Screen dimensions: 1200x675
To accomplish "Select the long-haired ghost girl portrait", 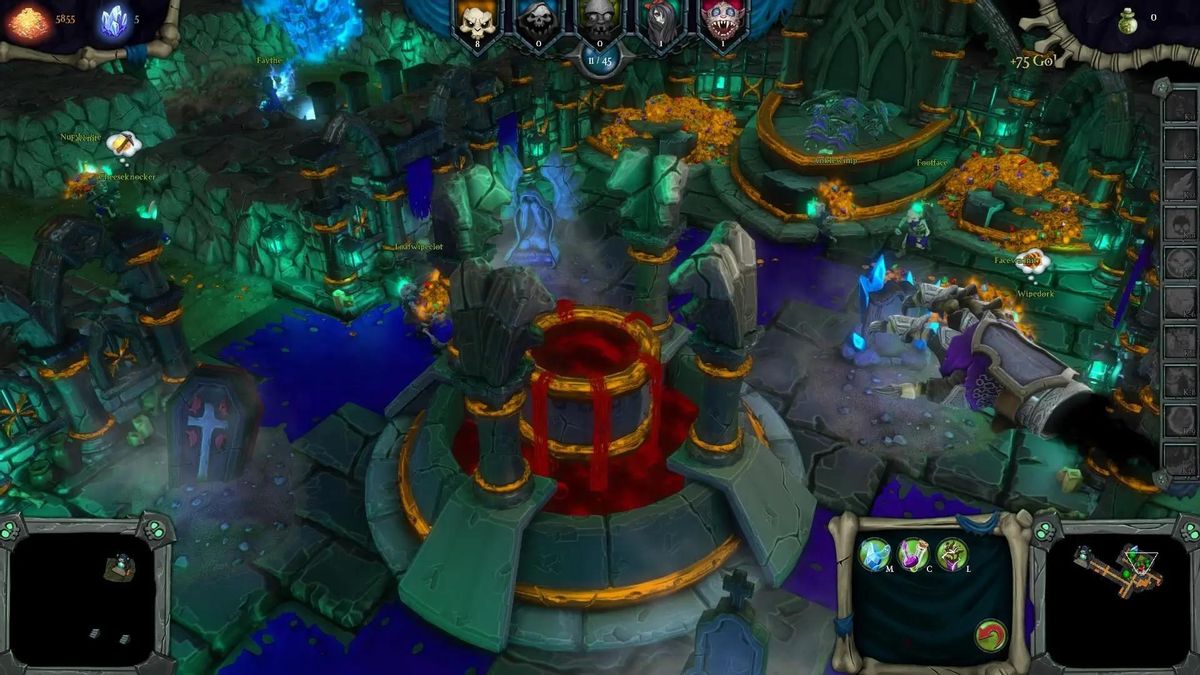I will click(660, 21).
